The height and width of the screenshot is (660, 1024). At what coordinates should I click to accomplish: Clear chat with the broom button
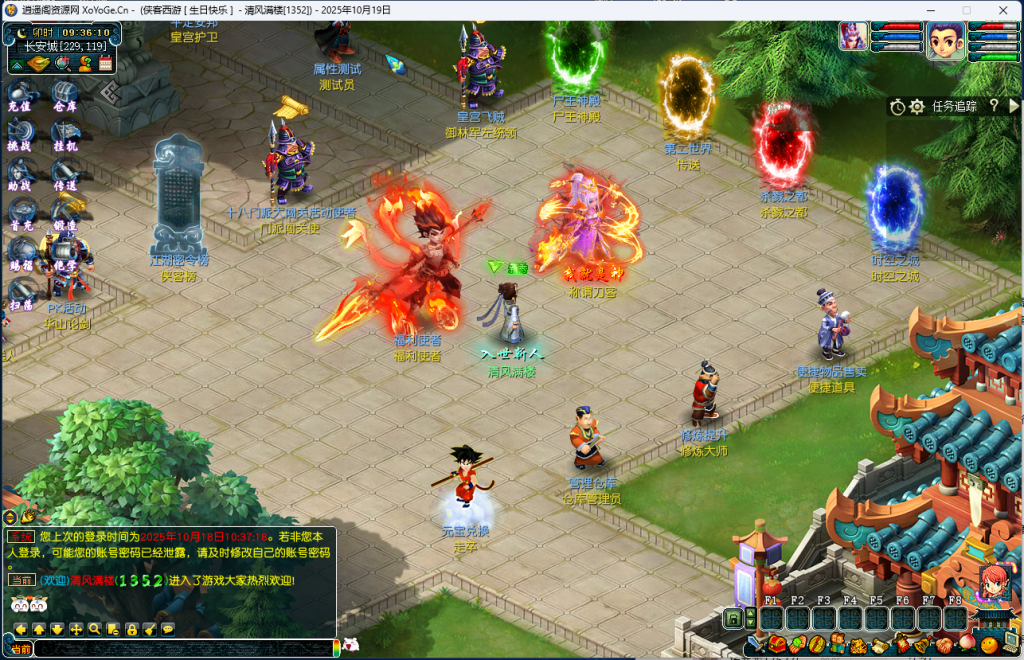[x=149, y=629]
